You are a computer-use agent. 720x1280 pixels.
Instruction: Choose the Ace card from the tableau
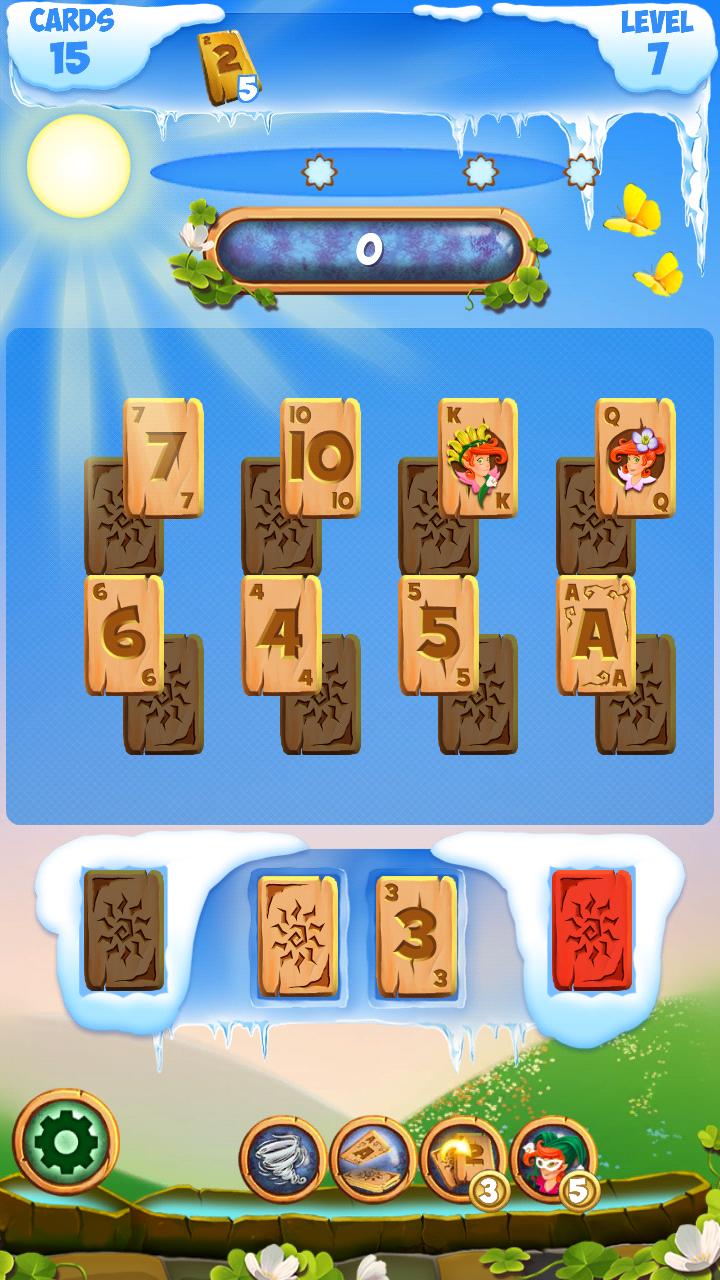[x=596, y=635]
